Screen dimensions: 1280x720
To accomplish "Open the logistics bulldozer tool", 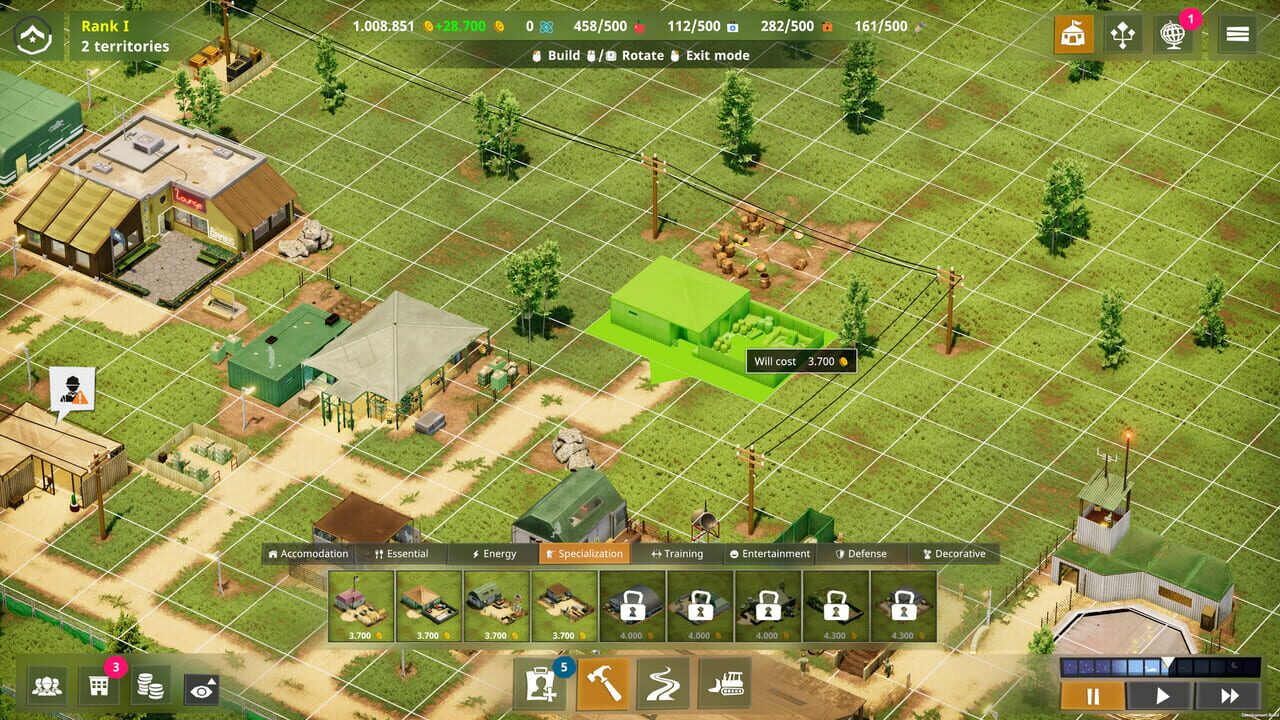I will click(726, 686).
